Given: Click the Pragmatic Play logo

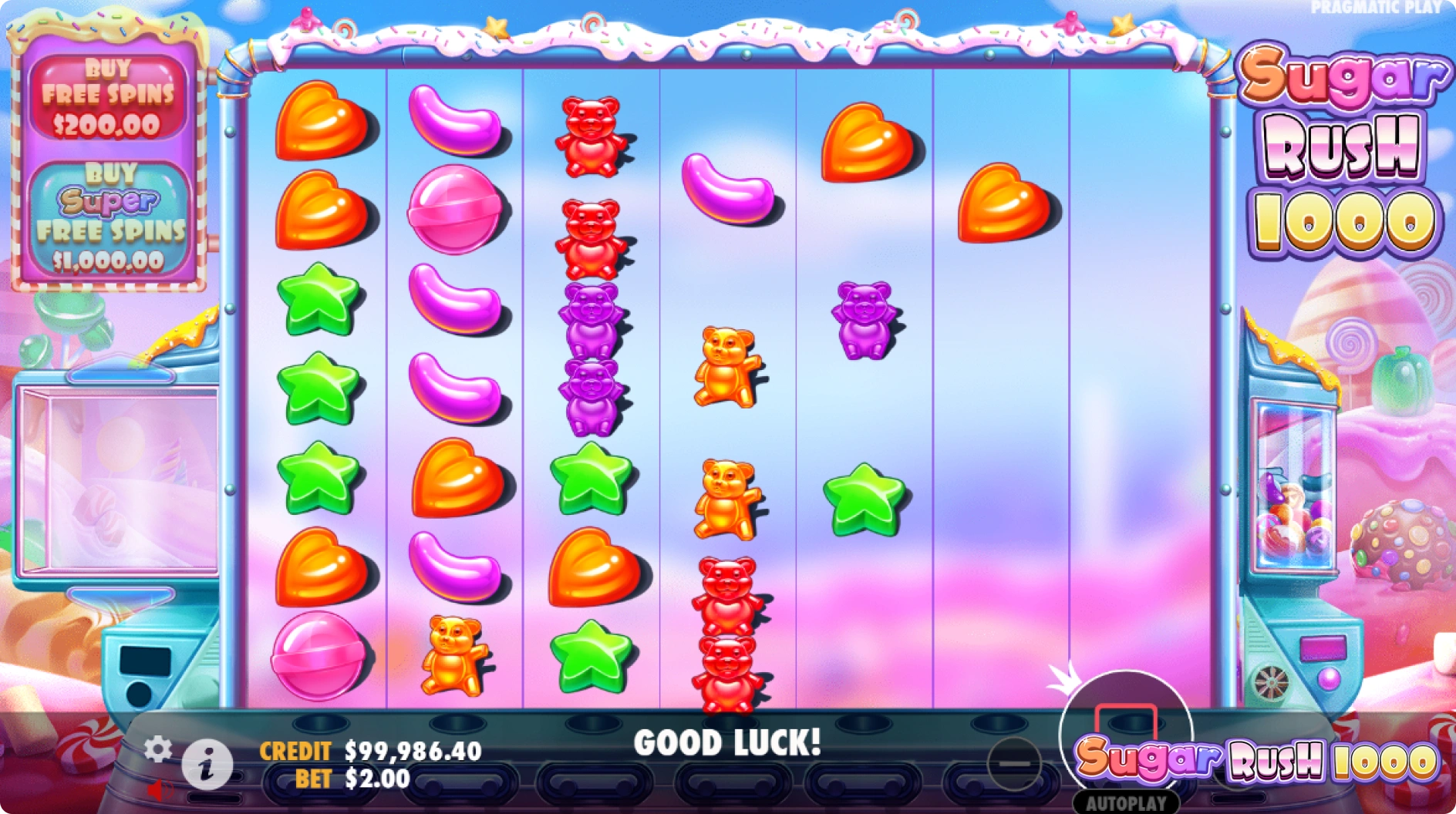Looking at the screenshot, I should tap(1376, 8).
